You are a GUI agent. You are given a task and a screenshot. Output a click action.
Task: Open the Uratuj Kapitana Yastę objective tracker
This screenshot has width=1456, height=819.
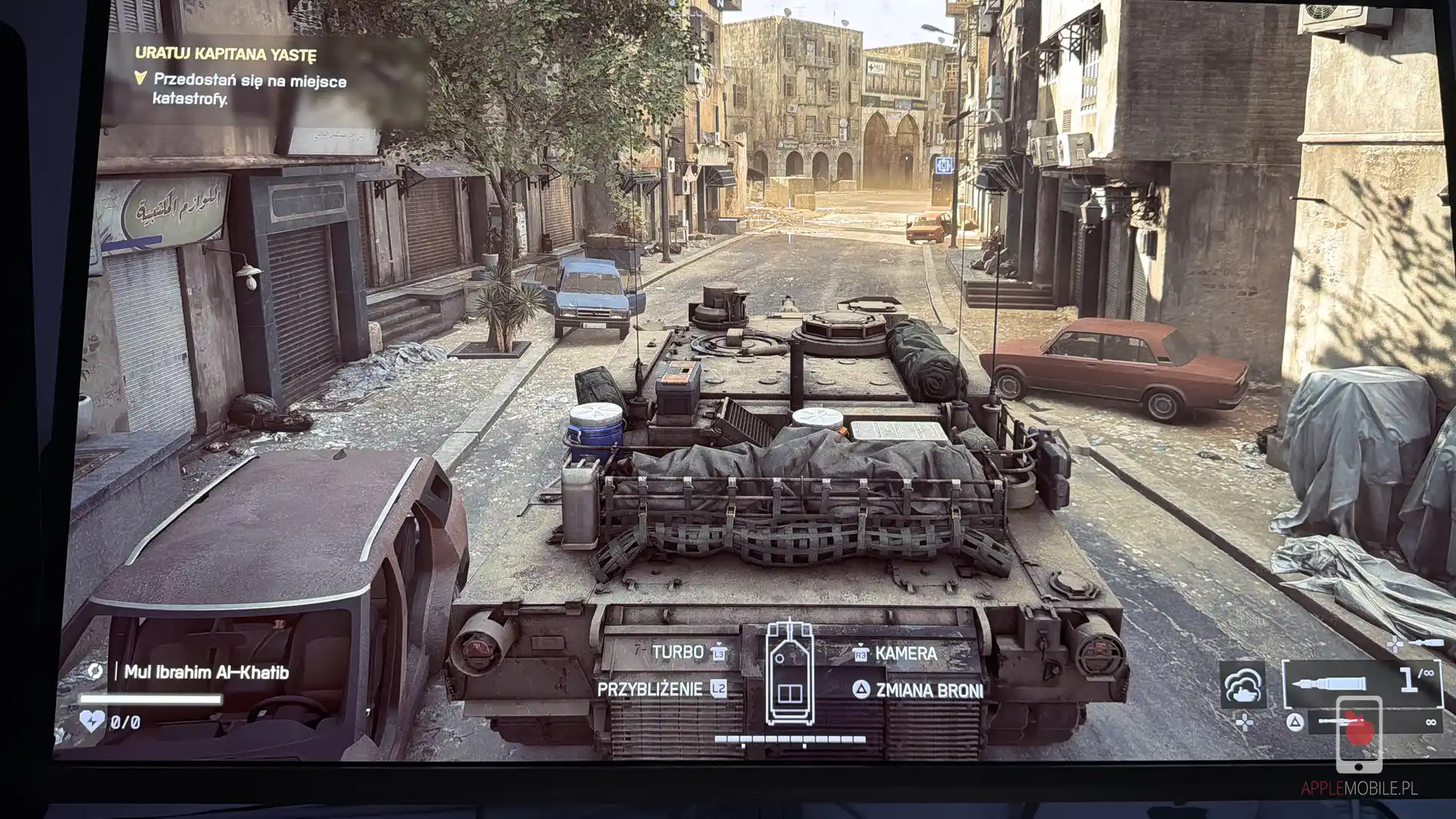click(x=225, y=54)
